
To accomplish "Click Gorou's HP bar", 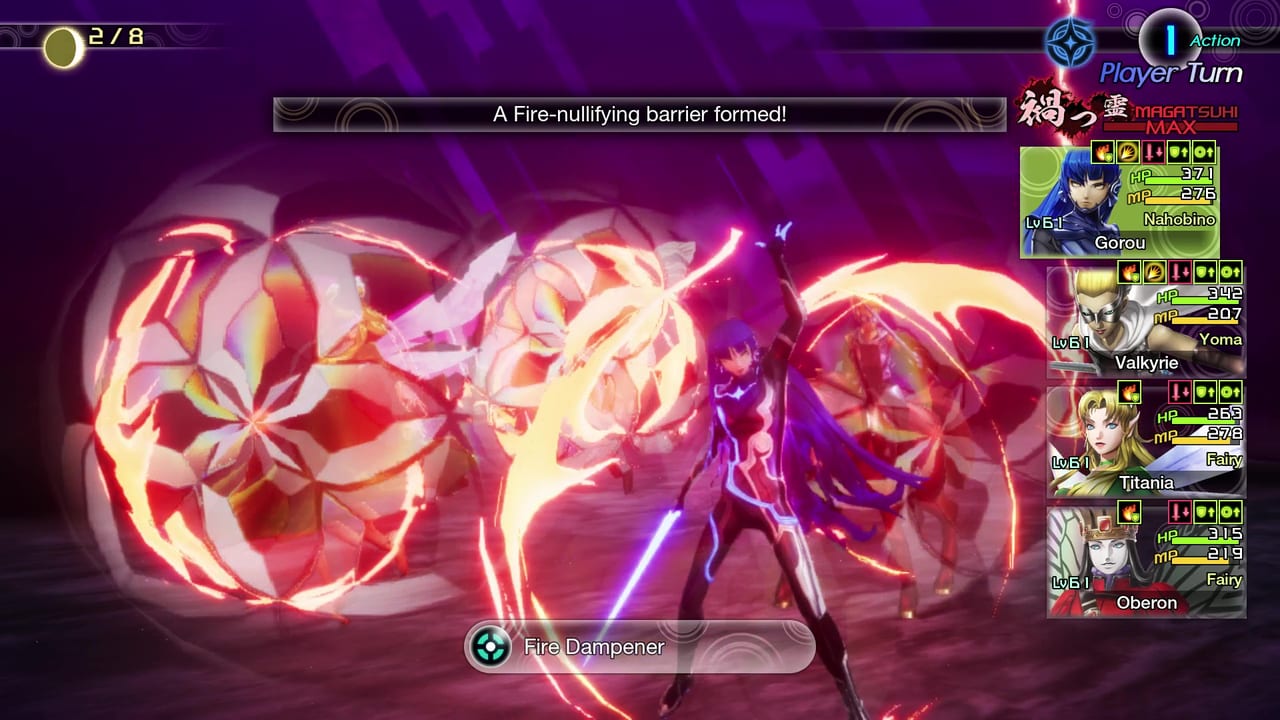I will [1180, 181].
